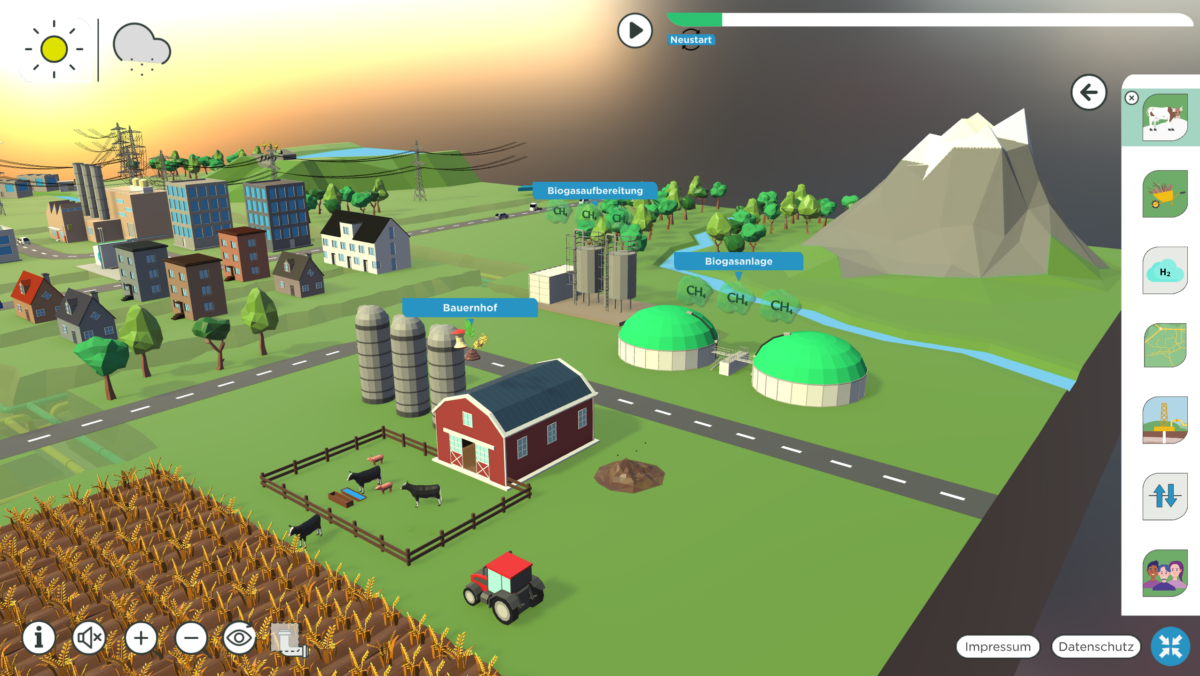Select the yellow network map icon

pyautogui.click(x=1165, y=345)
